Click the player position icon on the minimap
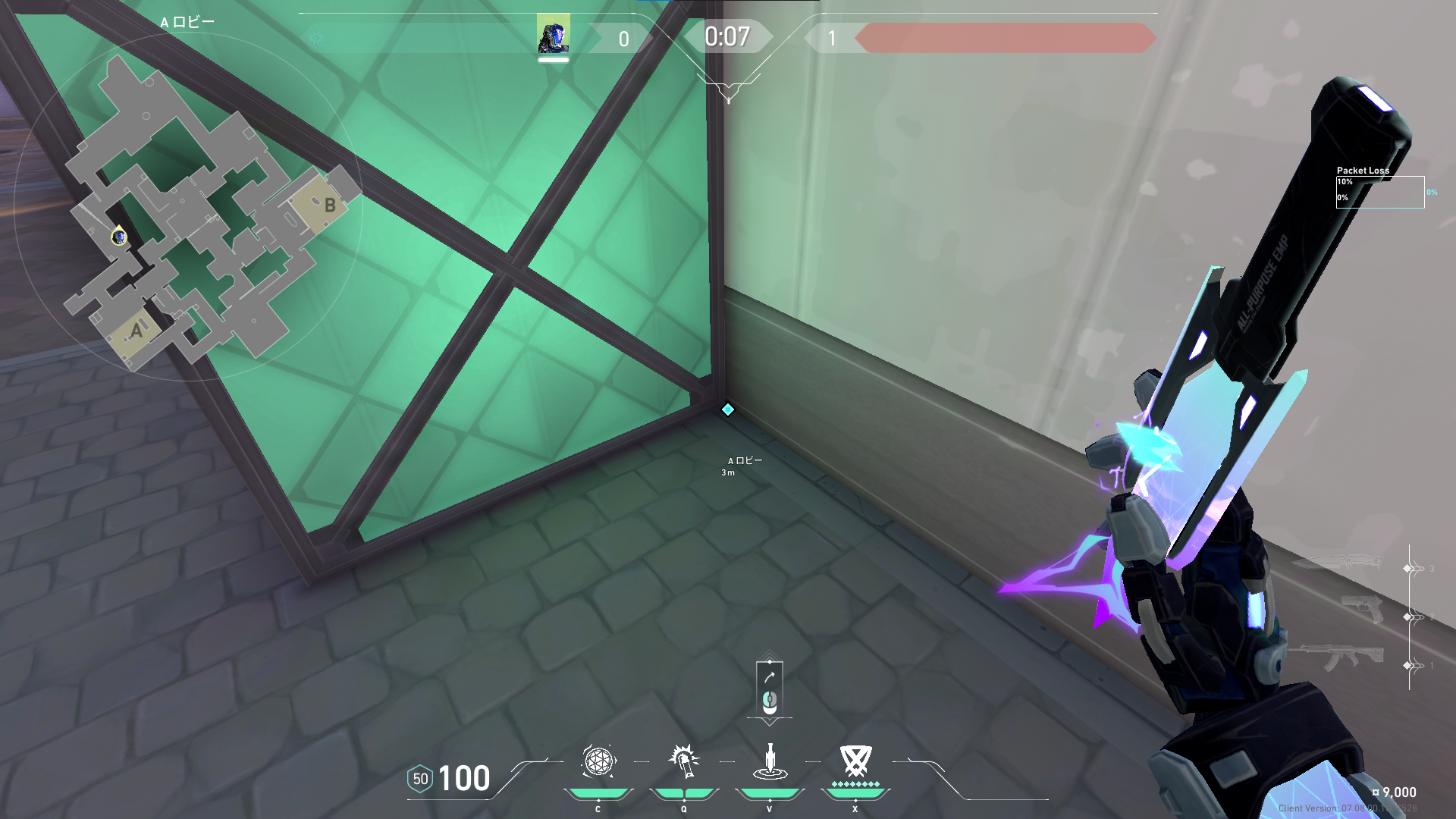 119,237
